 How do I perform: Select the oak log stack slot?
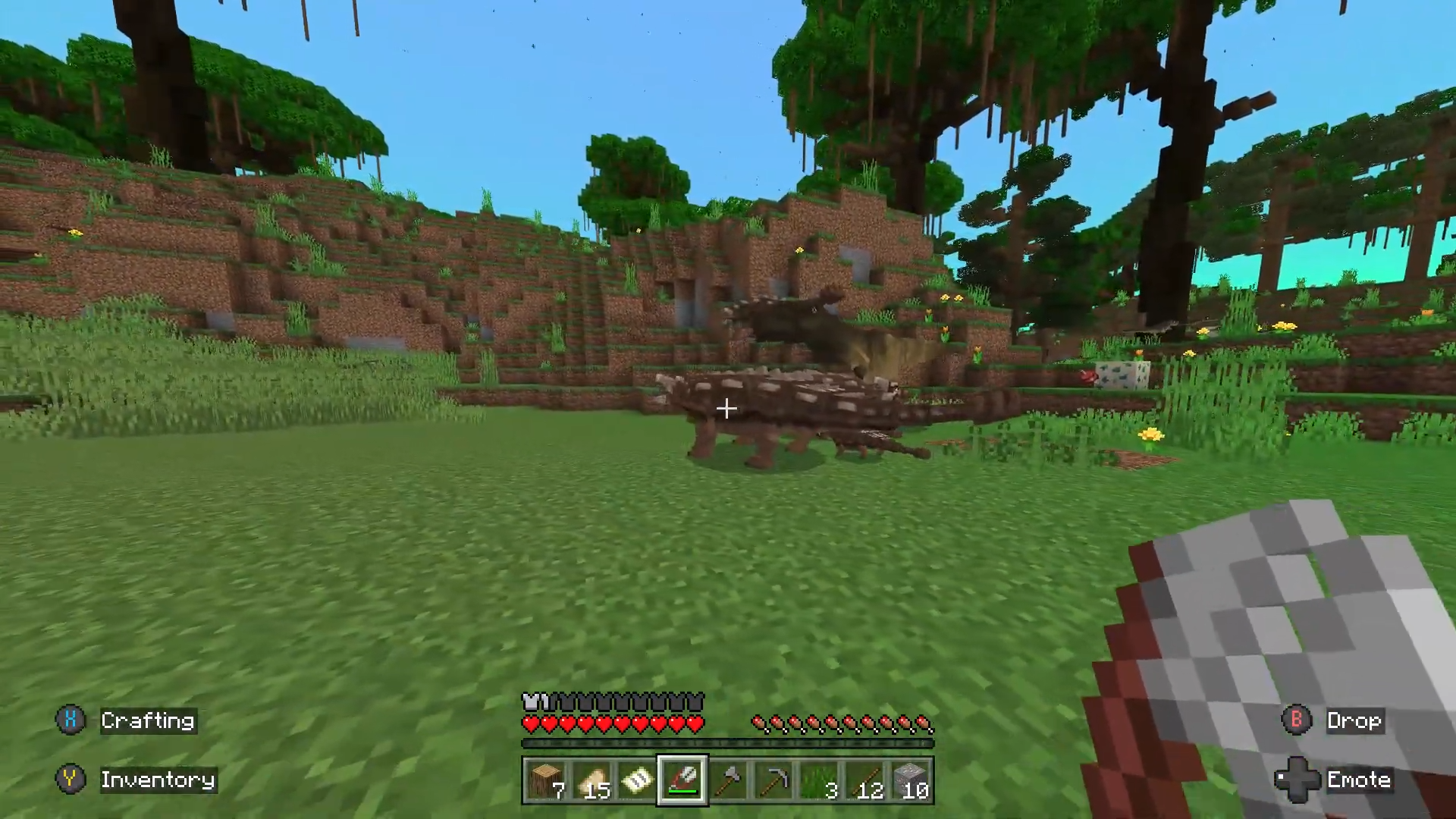pyautogui.click(x=545, y=780)
